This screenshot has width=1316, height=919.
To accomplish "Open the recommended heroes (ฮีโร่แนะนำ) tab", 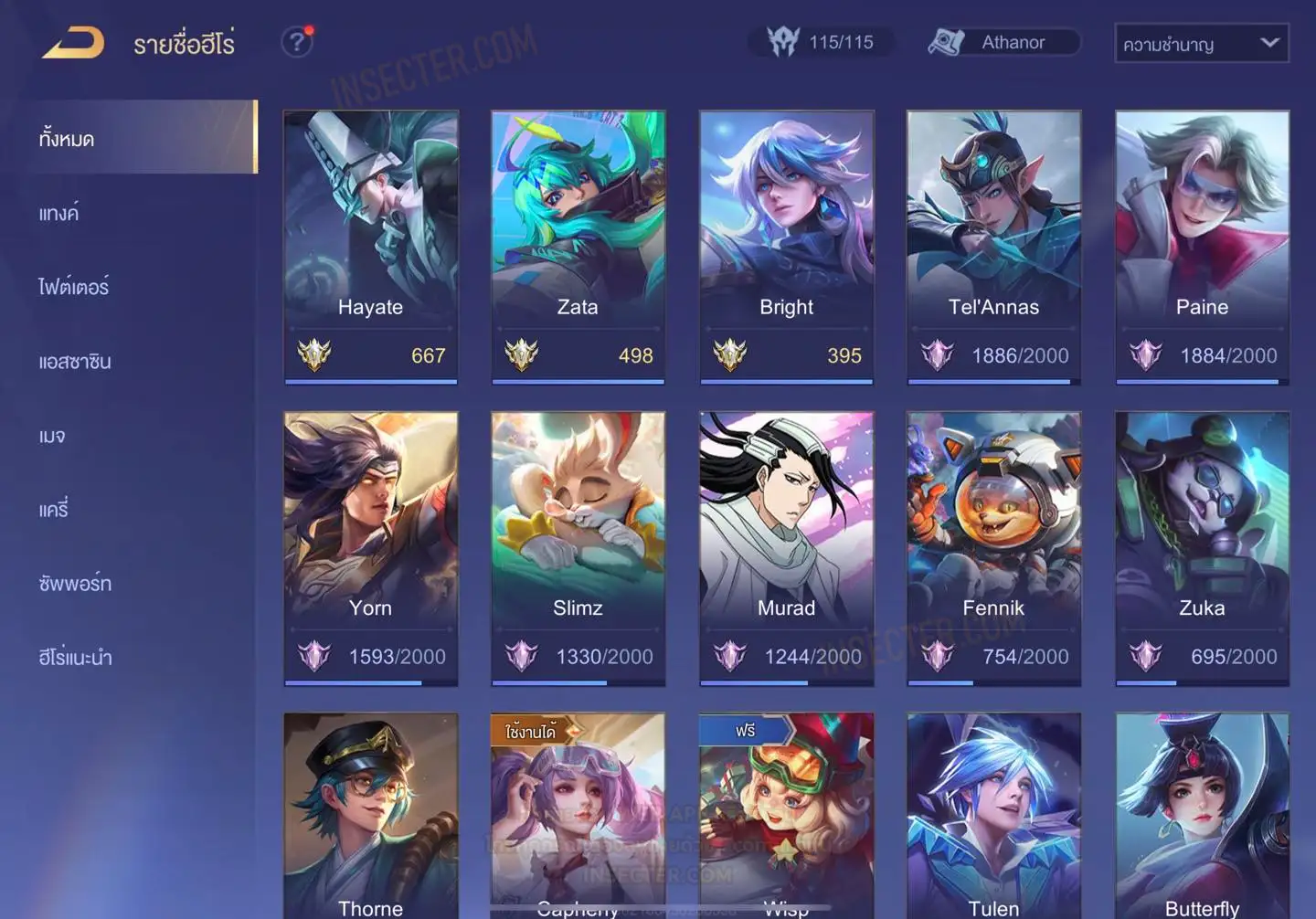I will [75, 658].
